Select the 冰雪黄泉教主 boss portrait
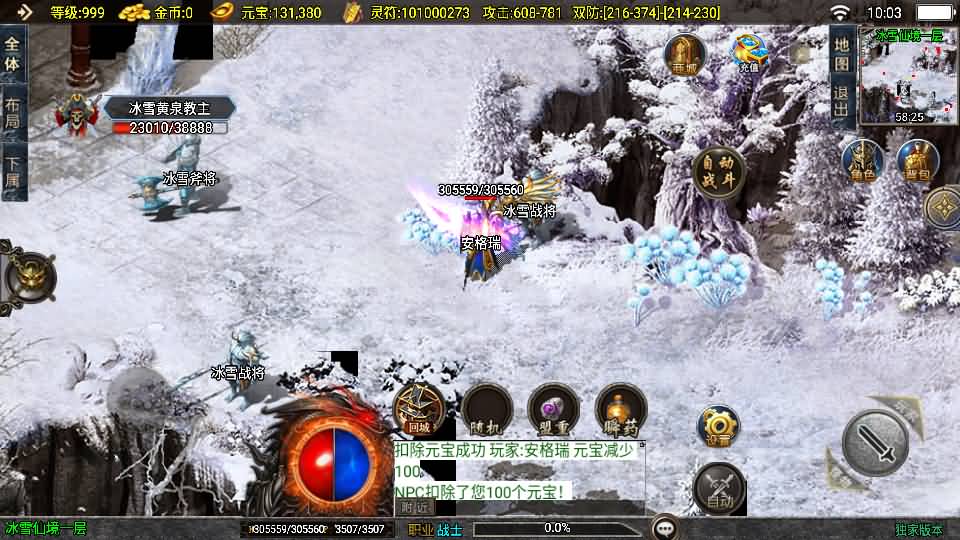This screenshot has width=960, height=540. click(x=76, y=117)
